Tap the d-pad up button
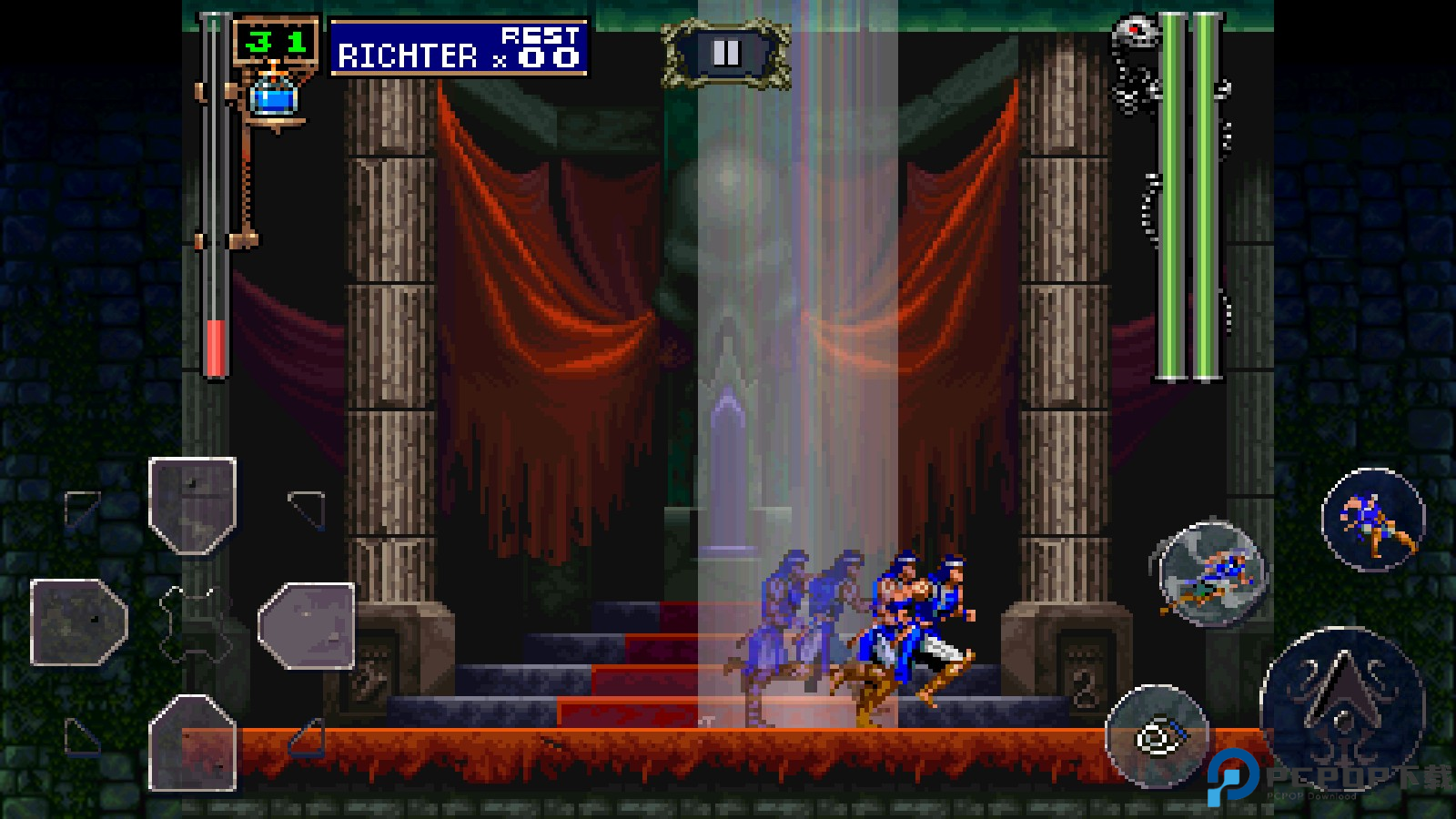The image size is (1456, 819). coord(193,505)
